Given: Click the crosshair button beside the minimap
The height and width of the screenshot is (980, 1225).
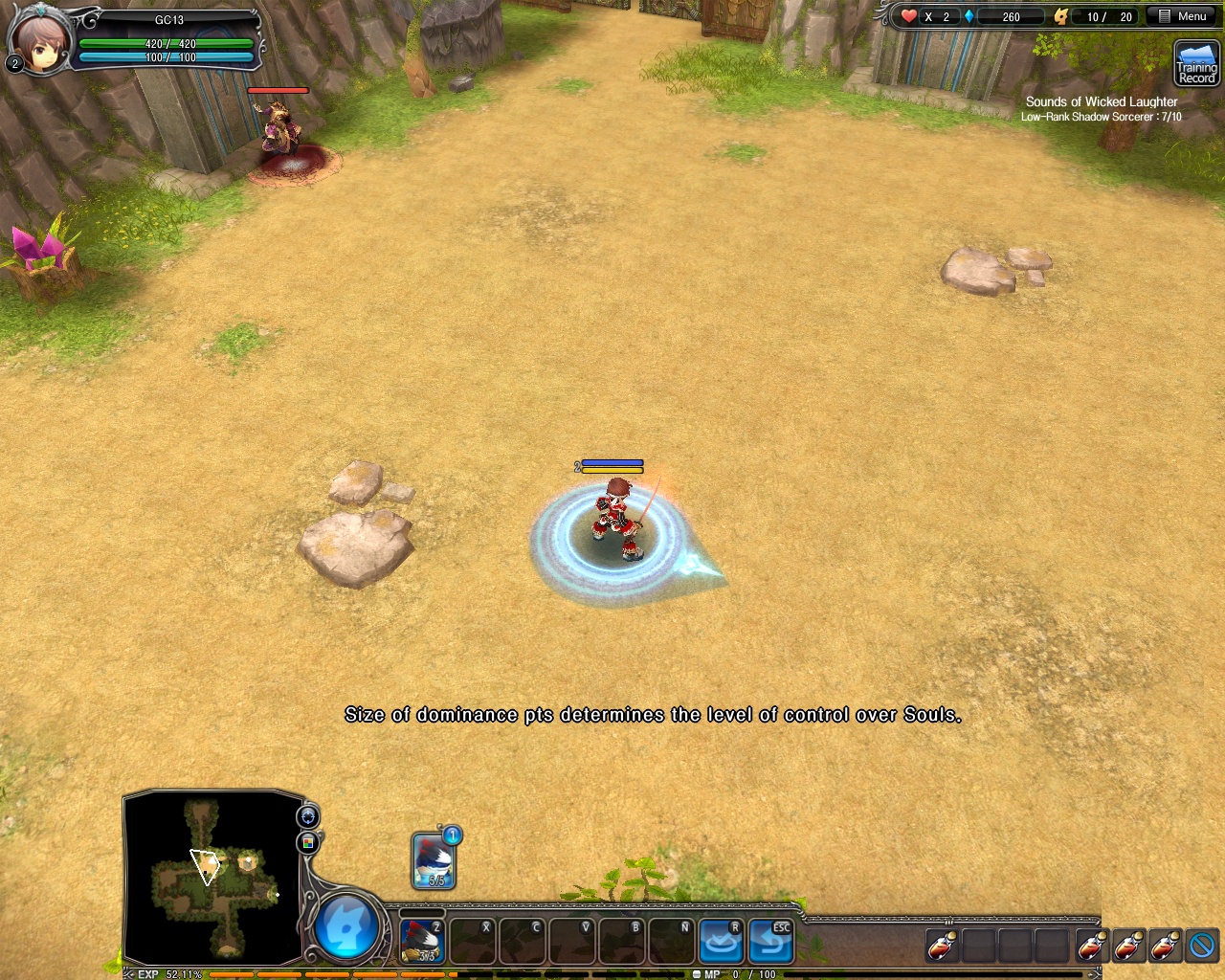Looking at the screenshot, I should (x=308, y=816).
